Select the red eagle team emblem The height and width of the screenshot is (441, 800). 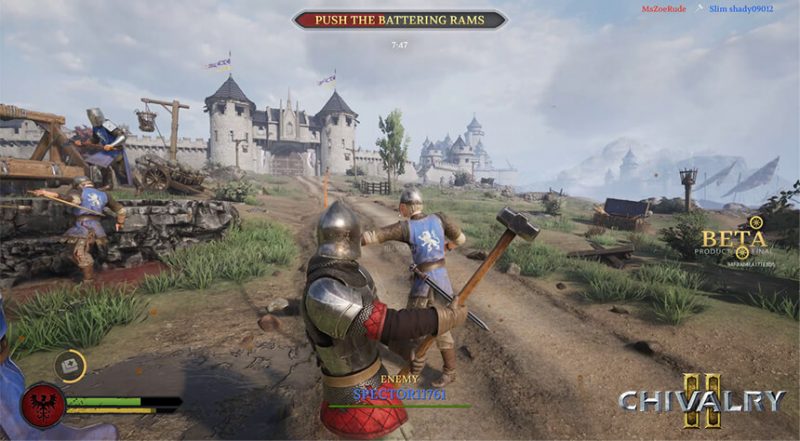tap(43, 404)
